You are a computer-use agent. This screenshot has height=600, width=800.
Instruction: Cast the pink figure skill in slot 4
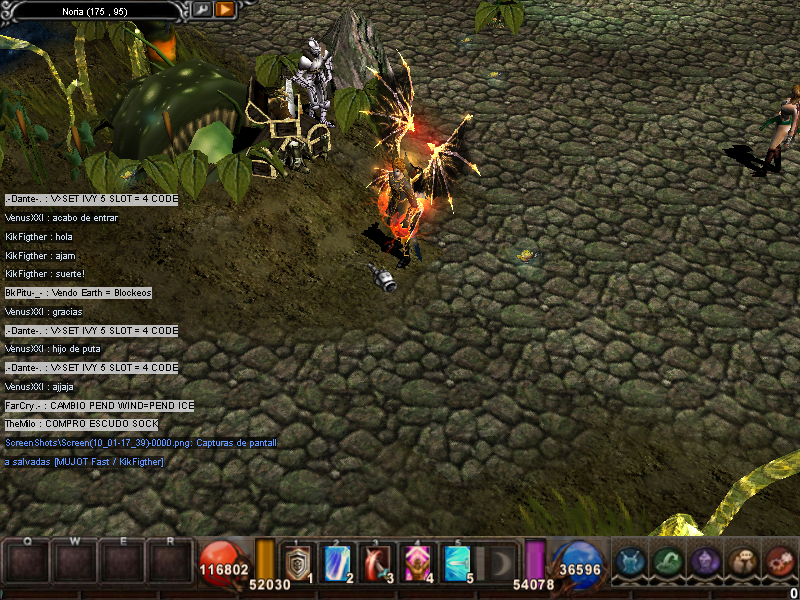pos(417,562)
